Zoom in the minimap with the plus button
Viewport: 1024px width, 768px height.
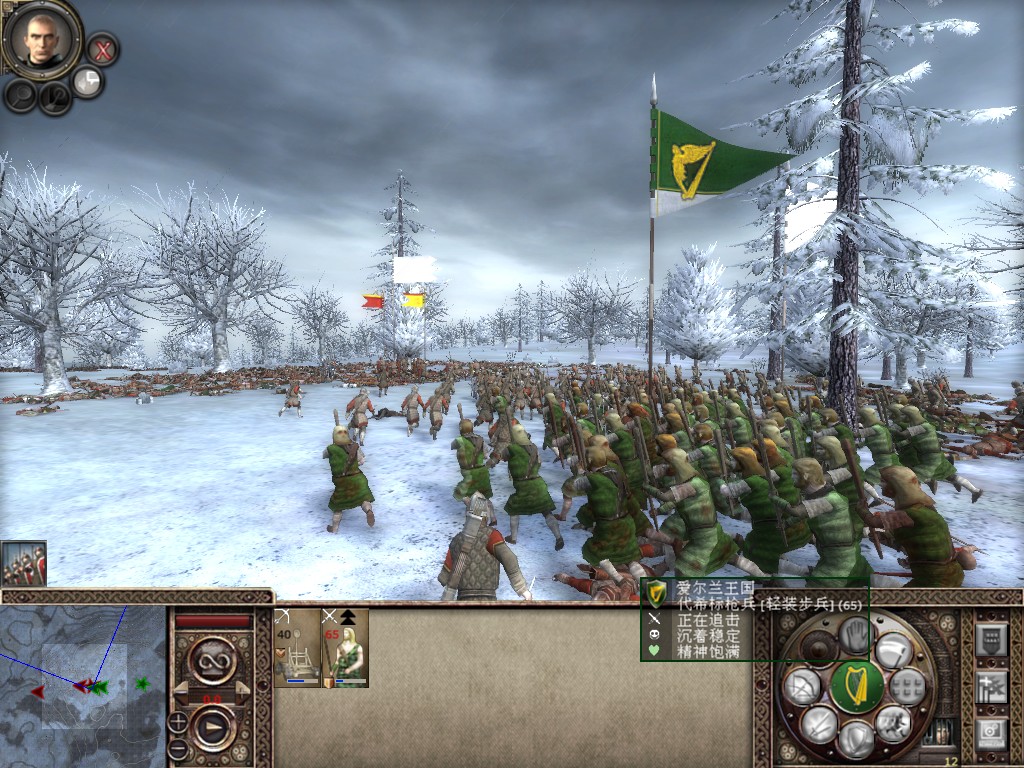pyautogui.click(x=177, y=722)
